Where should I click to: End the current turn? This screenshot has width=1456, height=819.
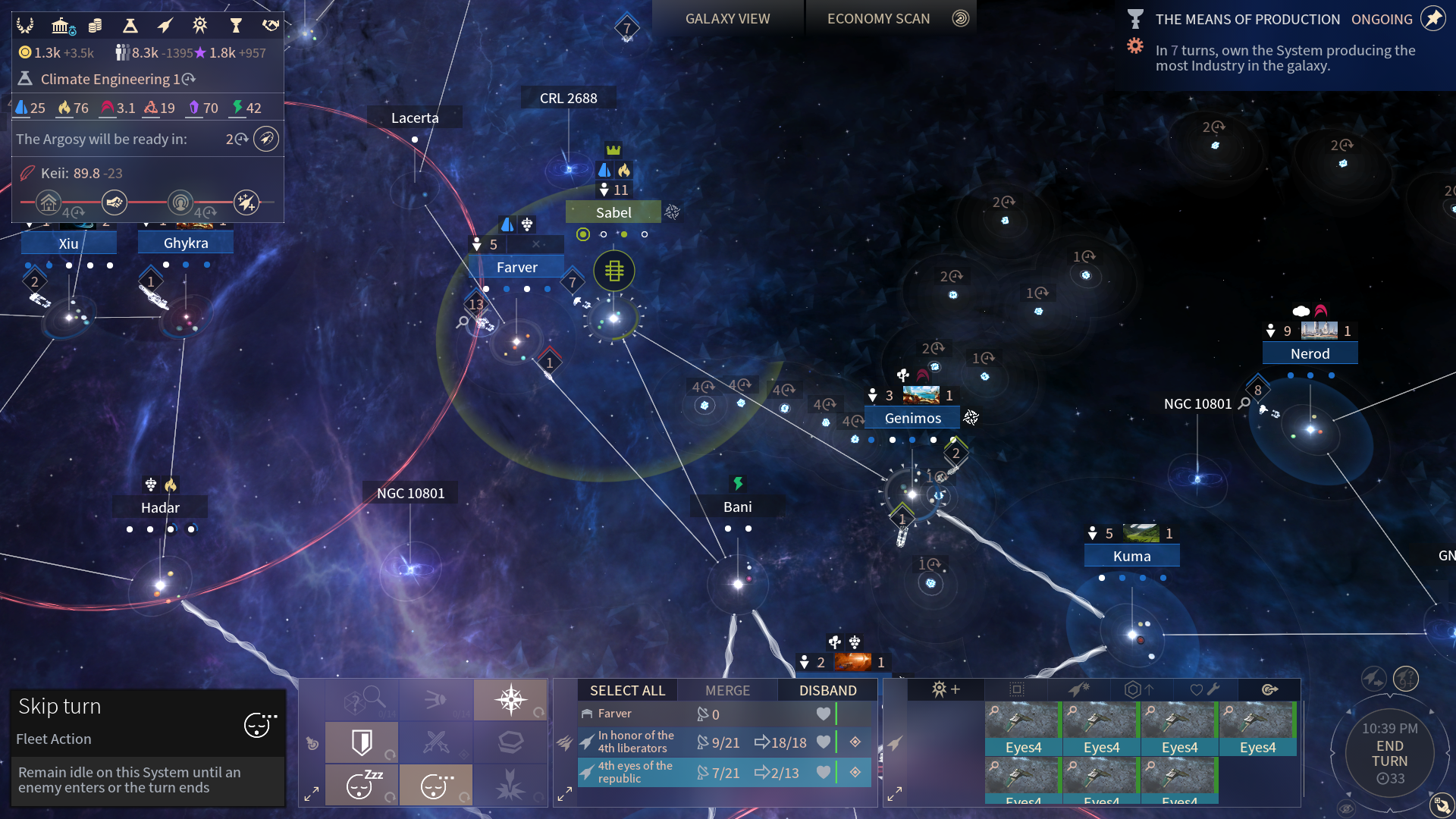click(x=1389, y=753)
